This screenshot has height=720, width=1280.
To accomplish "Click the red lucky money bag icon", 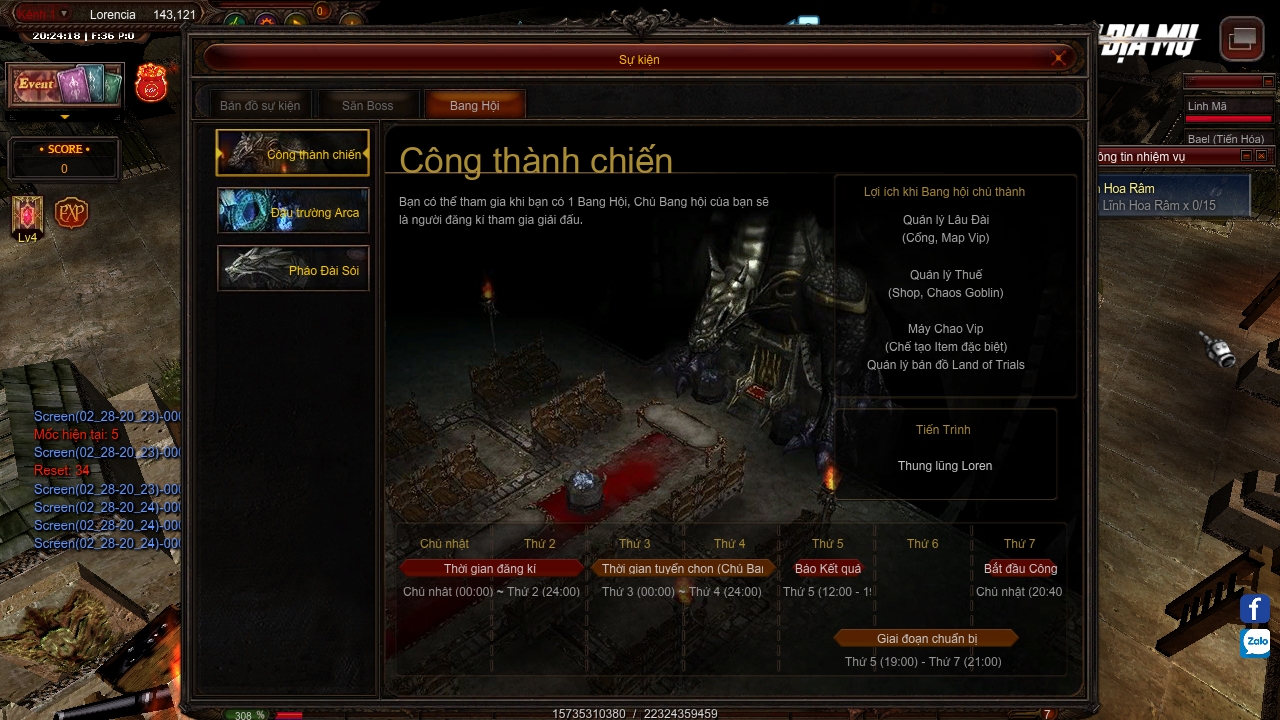I will (151, 84).
